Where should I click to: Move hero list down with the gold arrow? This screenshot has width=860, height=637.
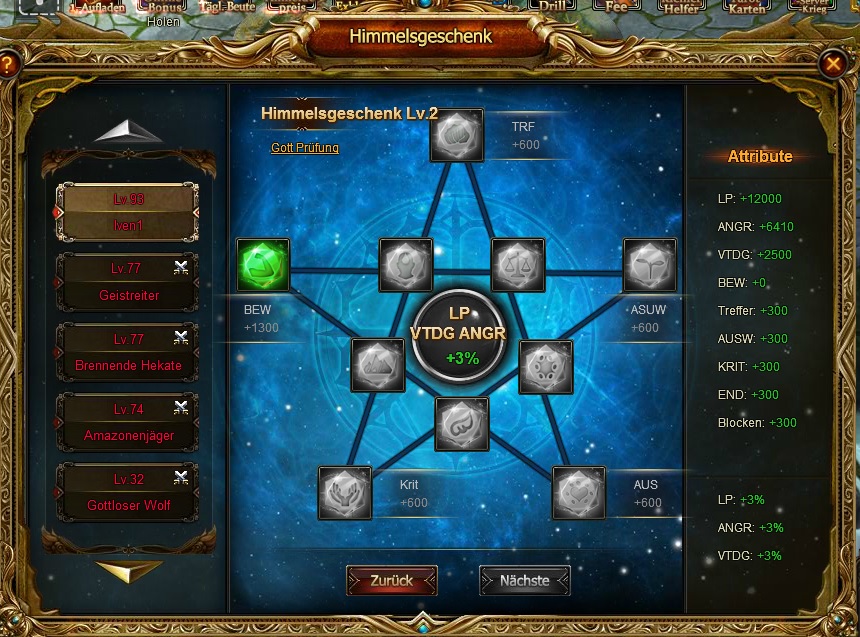click(x=129, y=571)
